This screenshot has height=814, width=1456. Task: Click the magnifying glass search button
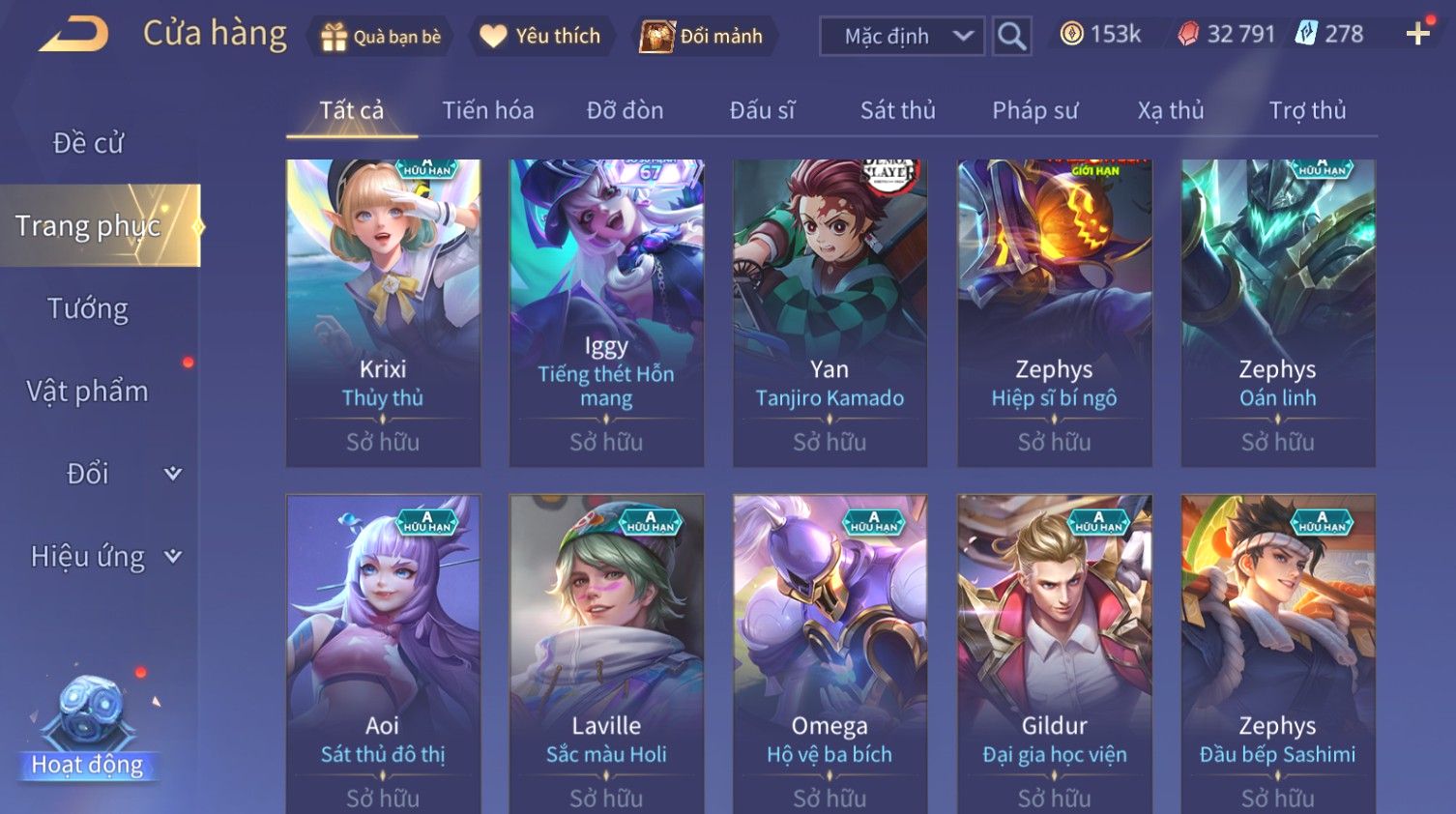click(x=1011, y=37)
